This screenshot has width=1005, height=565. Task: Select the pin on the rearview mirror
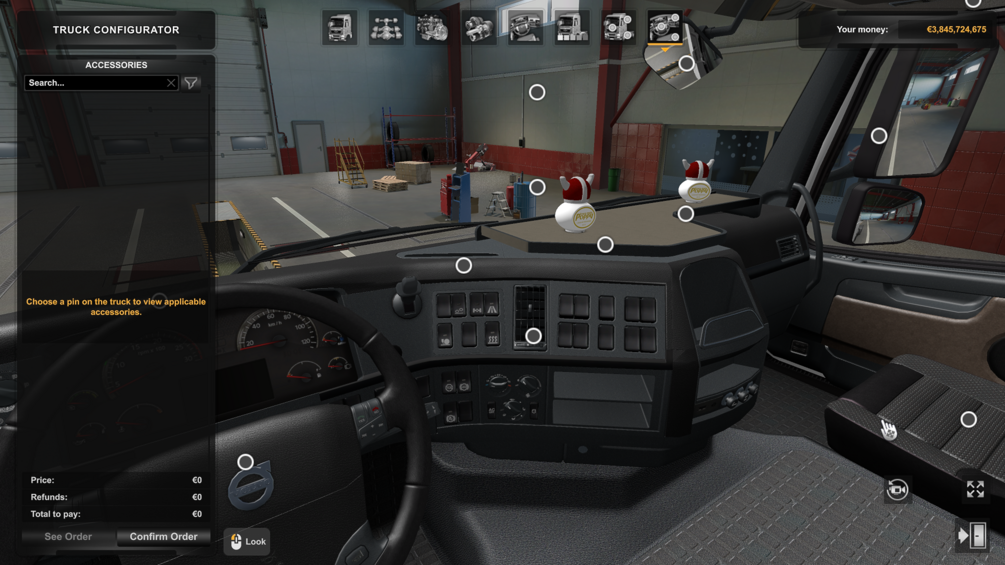pyautogui.click(x=686, y=64)
